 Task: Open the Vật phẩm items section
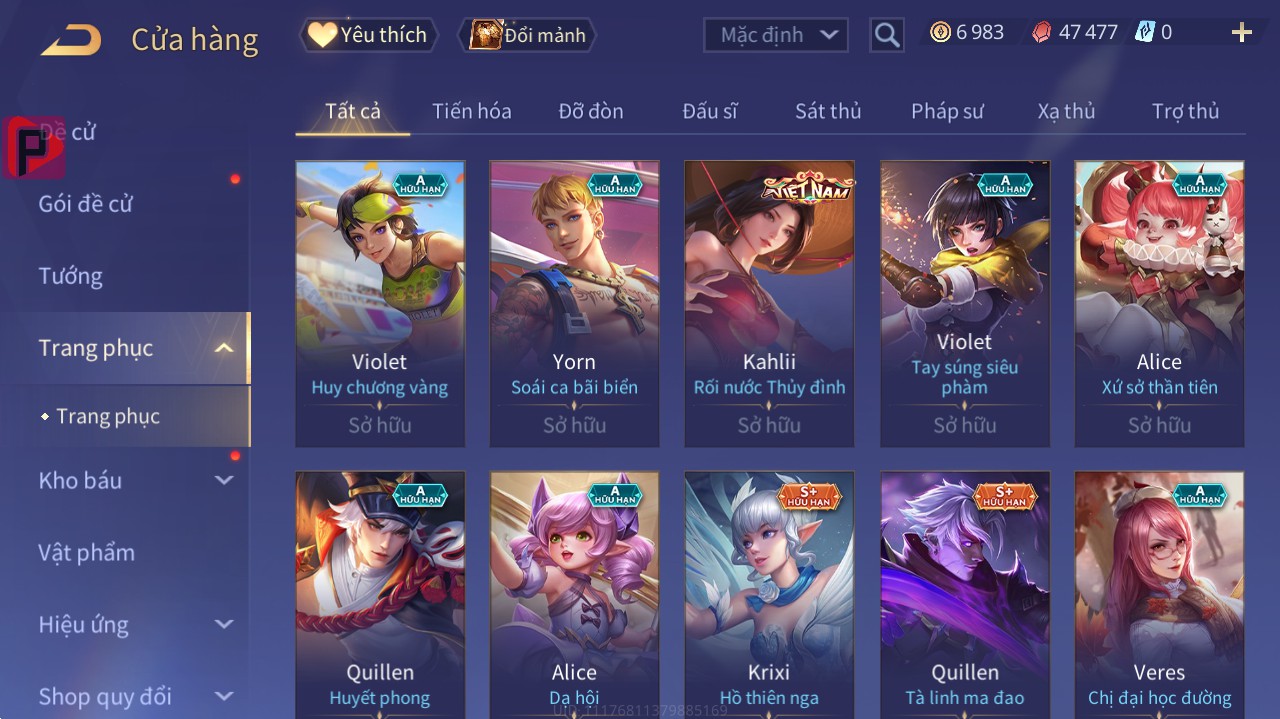coord(86,552)
